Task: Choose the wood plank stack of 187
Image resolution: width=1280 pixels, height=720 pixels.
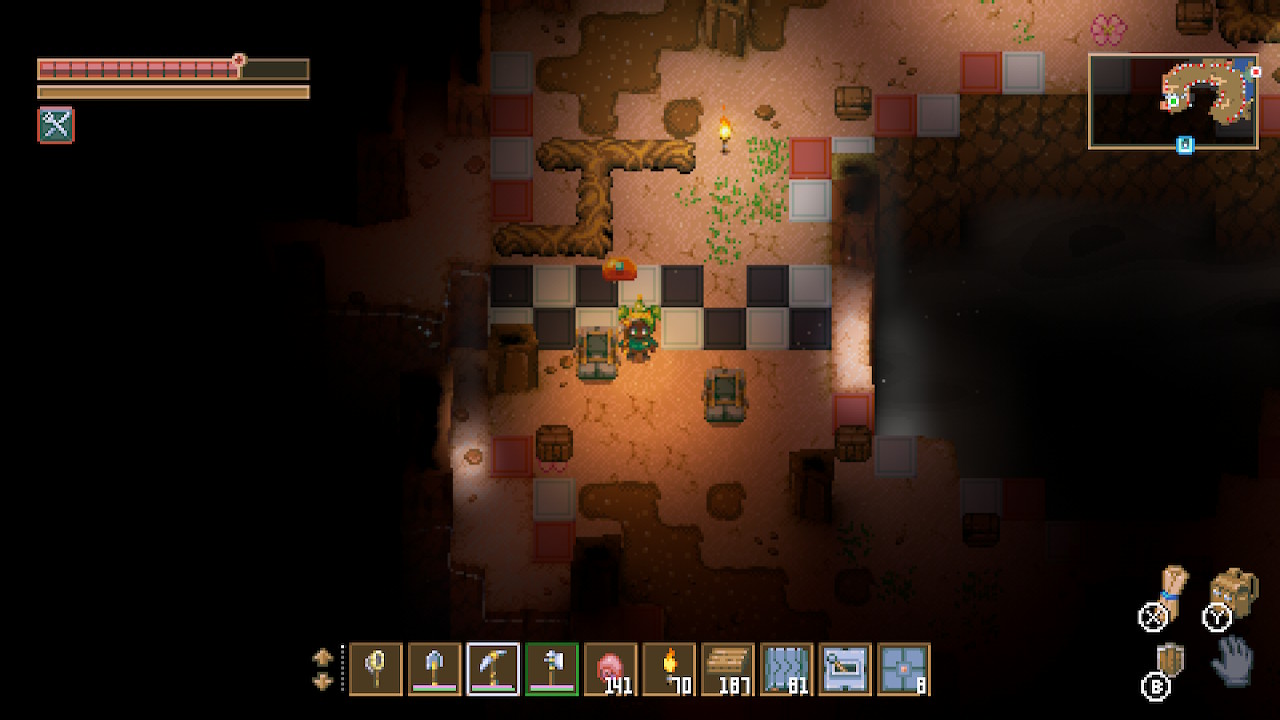Action: point(728,669)
